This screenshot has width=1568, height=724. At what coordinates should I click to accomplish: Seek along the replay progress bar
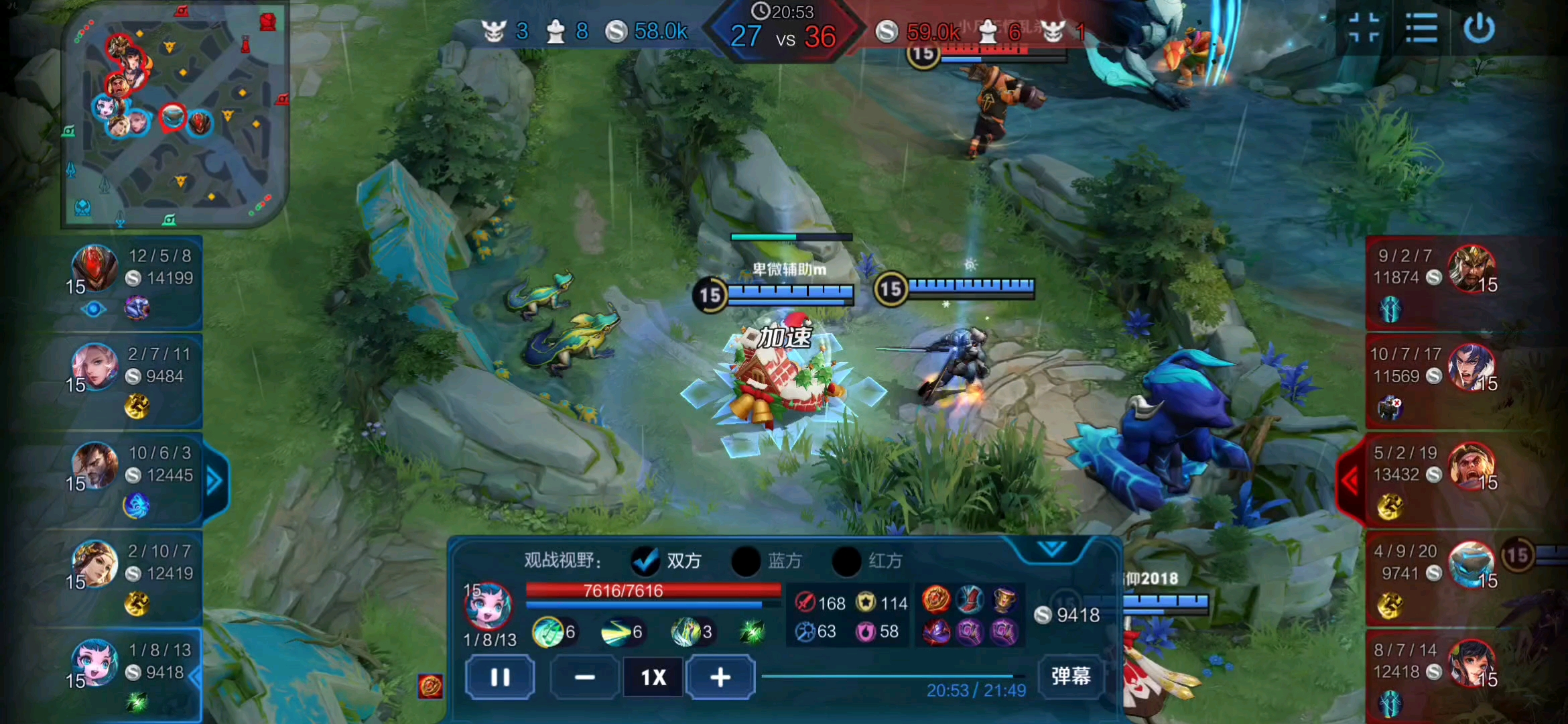(x=891, y=676)
